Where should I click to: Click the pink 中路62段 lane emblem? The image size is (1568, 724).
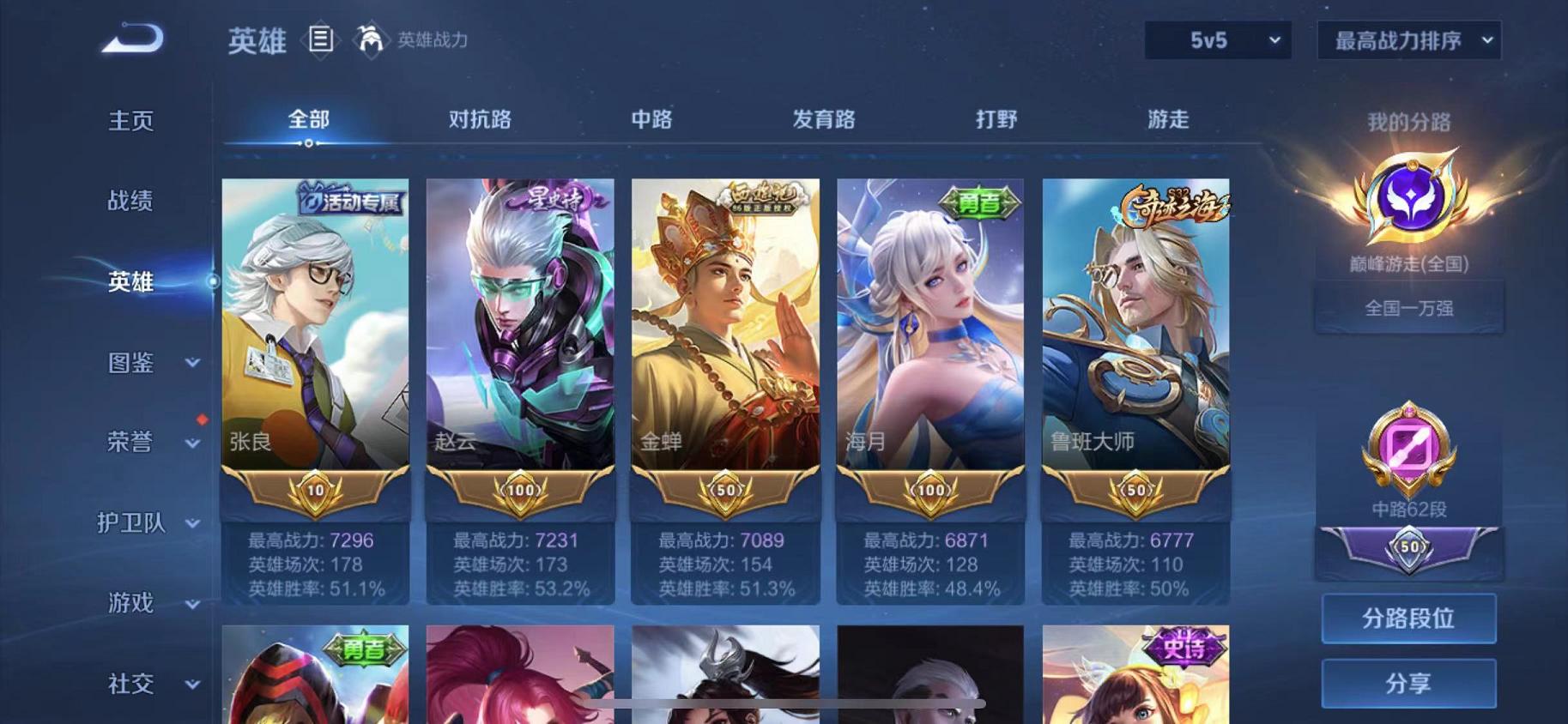click(1408, 446)
